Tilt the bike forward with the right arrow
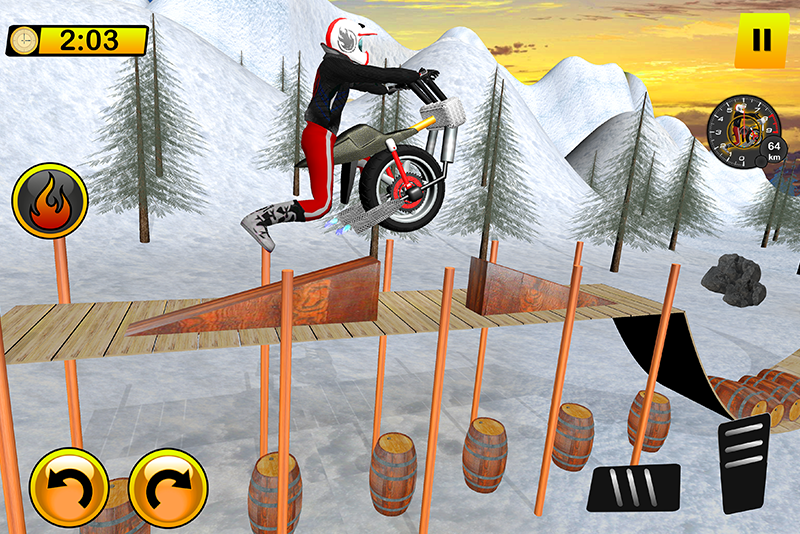This screenshot has height=534, width=800. (x=167, y=488)
